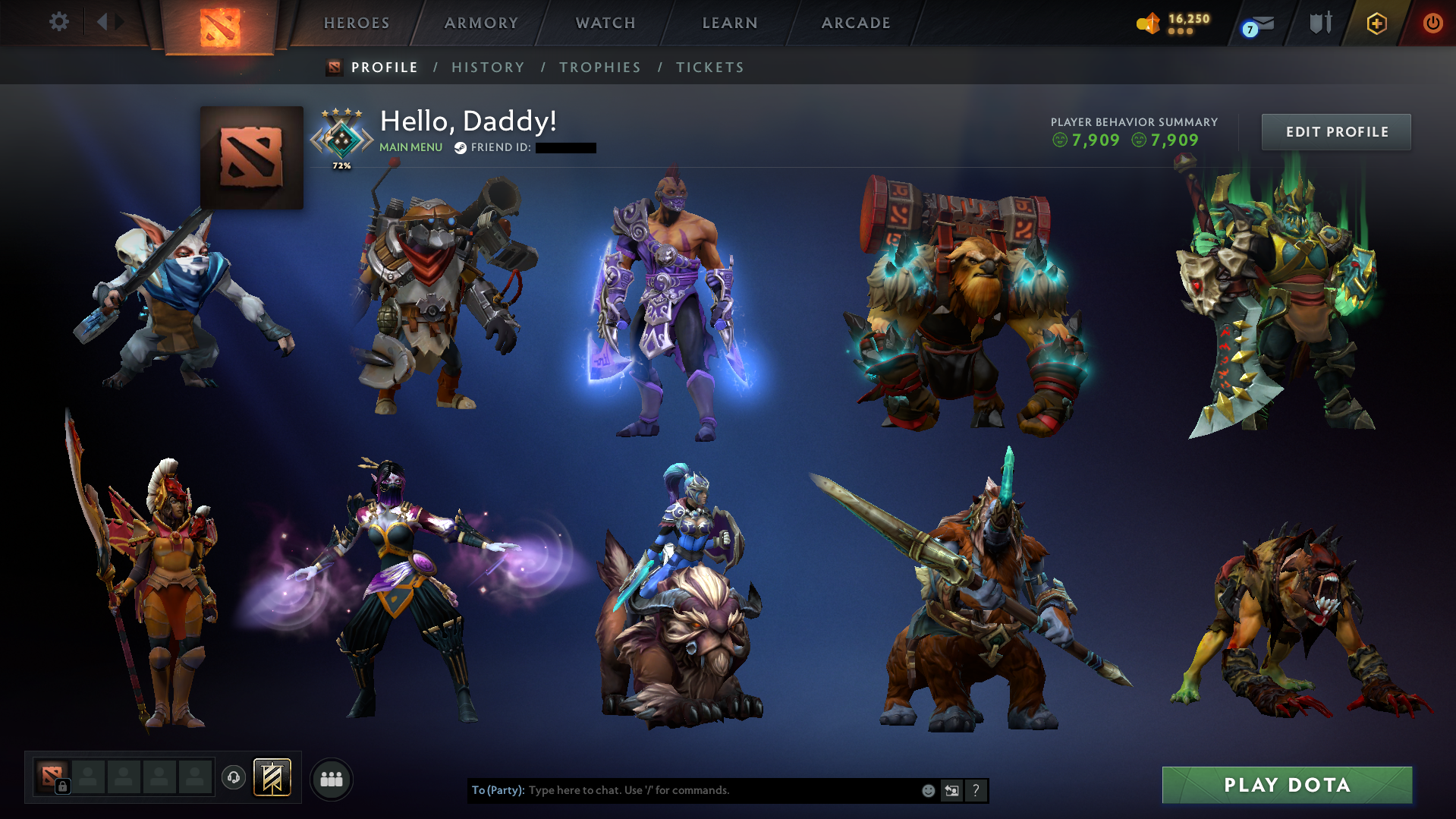Click the PLAY DOTA button
1456x819 pixels.
coord(1288,785)
